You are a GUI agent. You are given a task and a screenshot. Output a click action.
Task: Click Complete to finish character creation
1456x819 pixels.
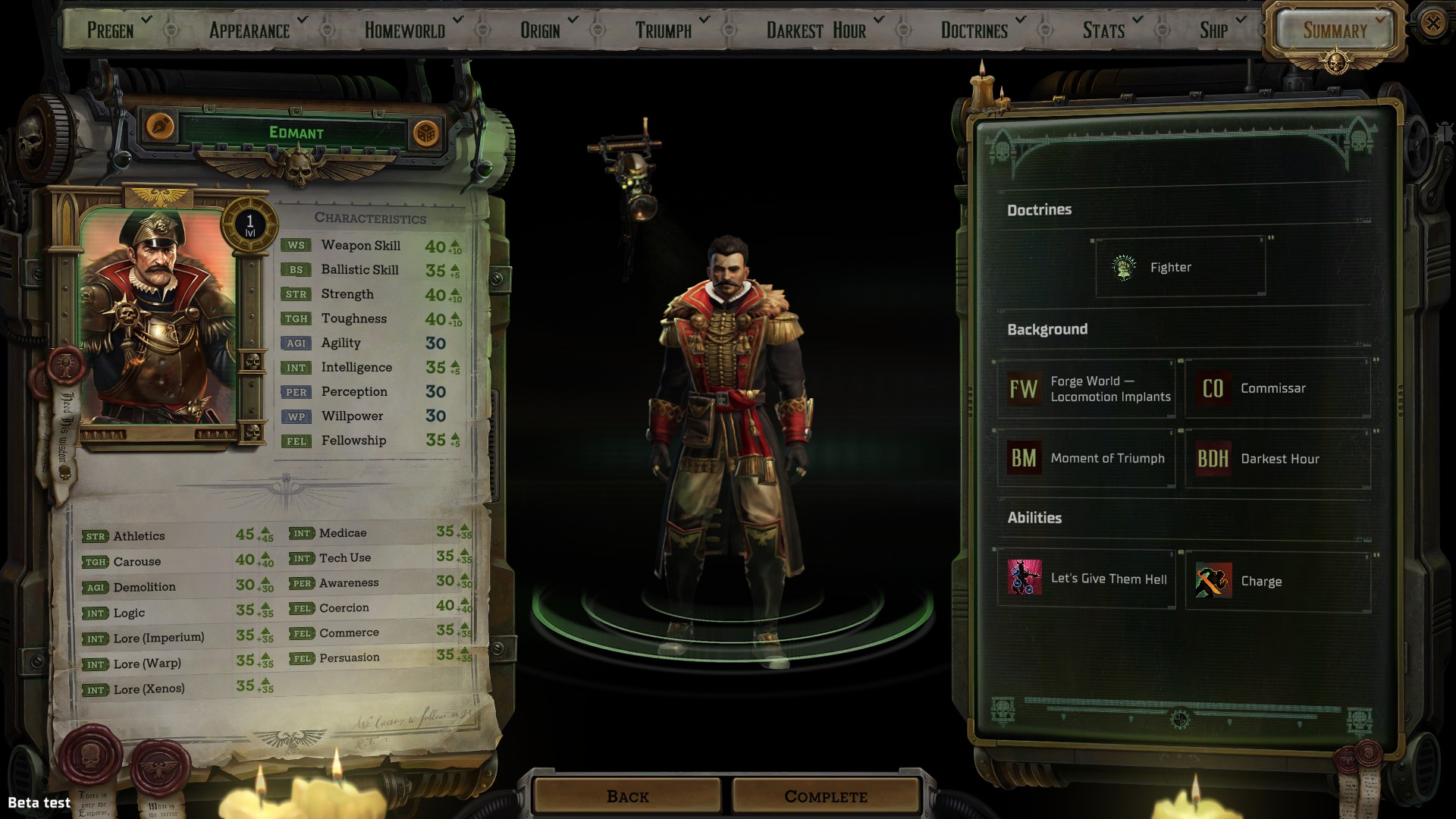point(825,796)
